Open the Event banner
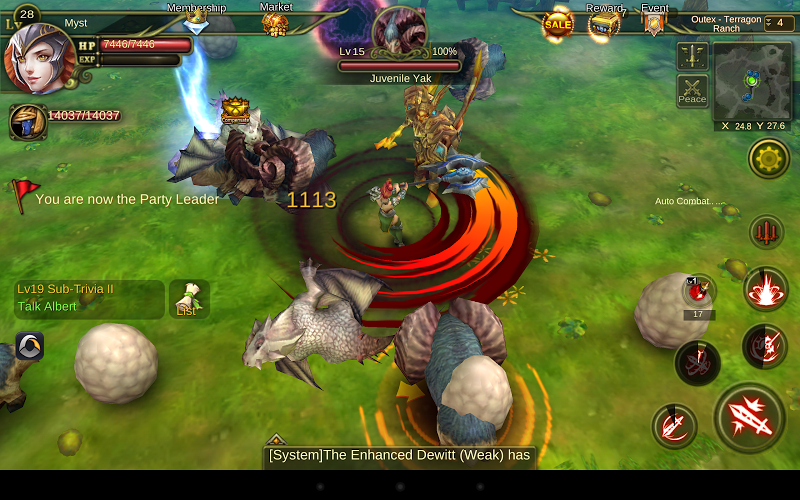The height and width of the screenshot is (500, 800). coord(654,22)
